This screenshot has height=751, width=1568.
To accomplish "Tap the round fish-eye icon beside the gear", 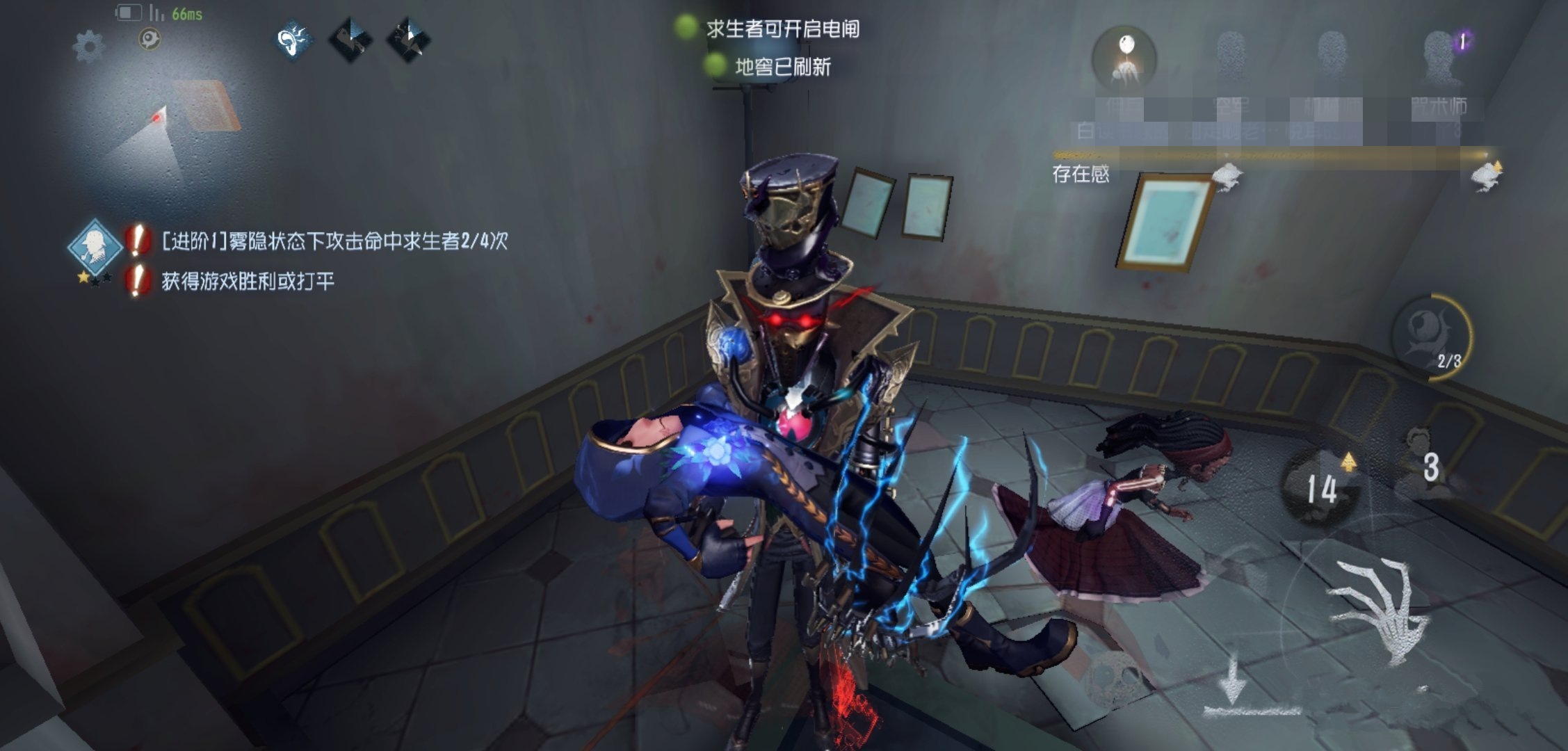I will point(149,39).
